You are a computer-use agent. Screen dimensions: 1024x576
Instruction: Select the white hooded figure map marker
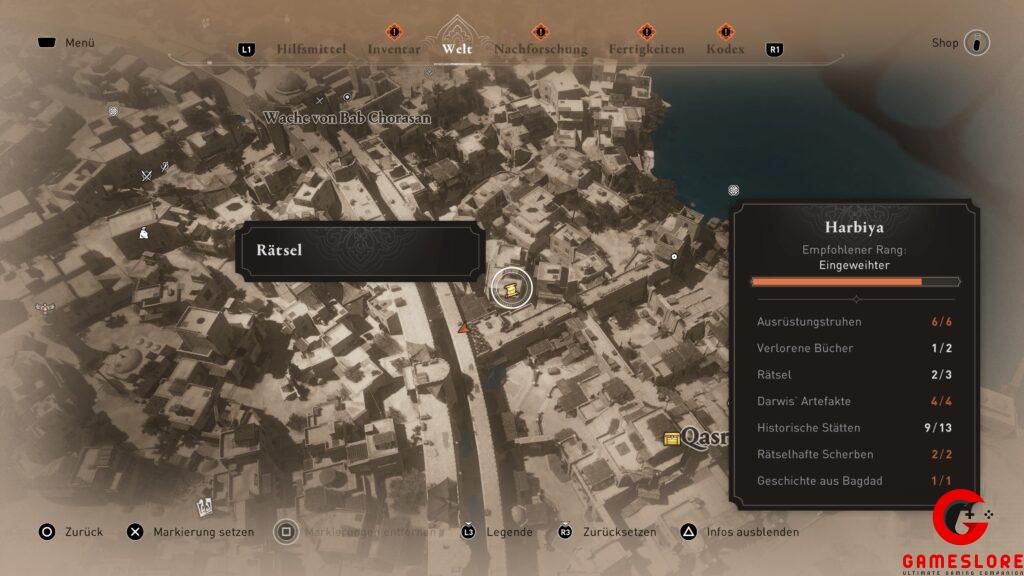coord(144,233)
